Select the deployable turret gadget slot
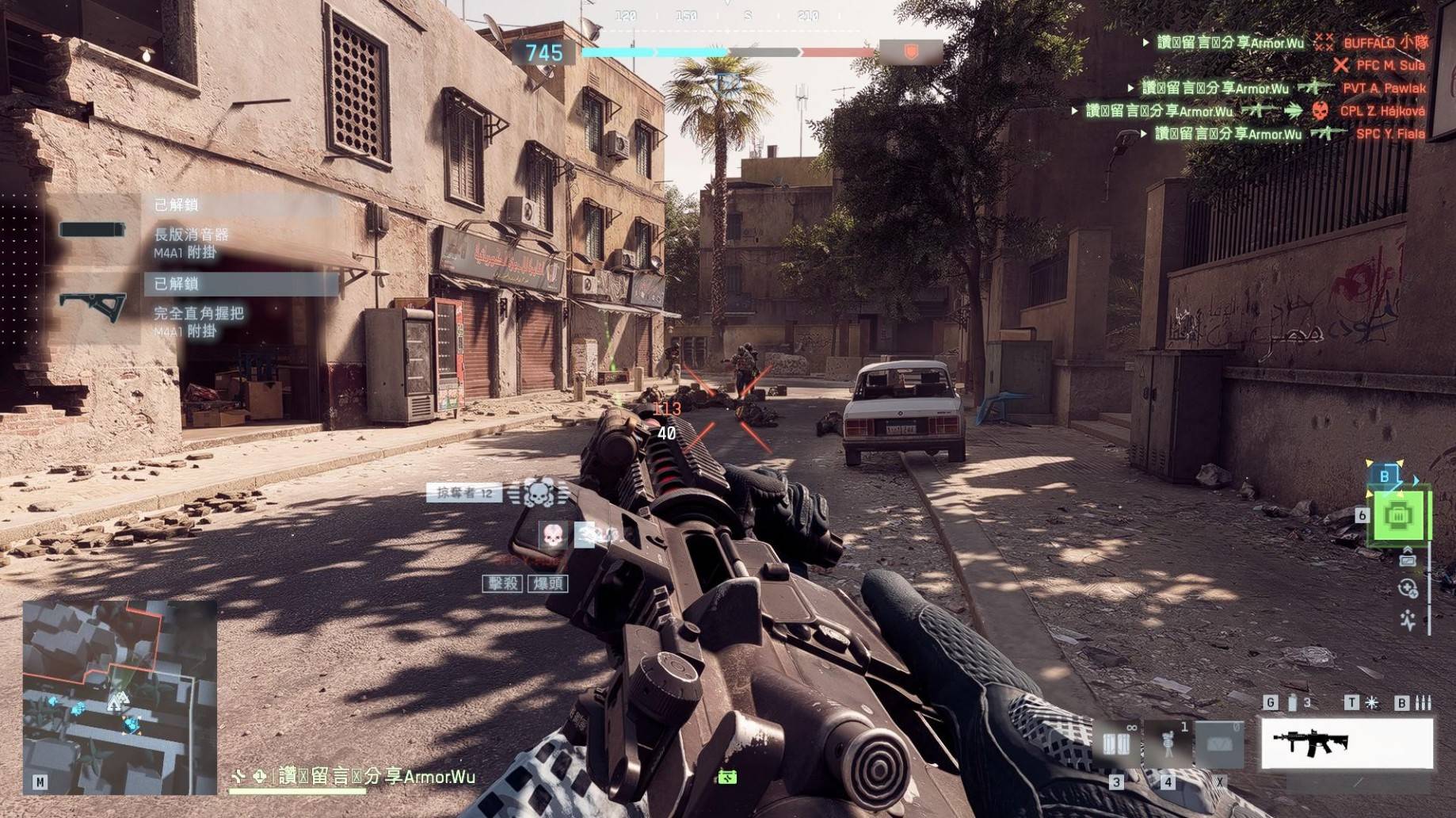 pyautogui.click(x=1168, y=743)
